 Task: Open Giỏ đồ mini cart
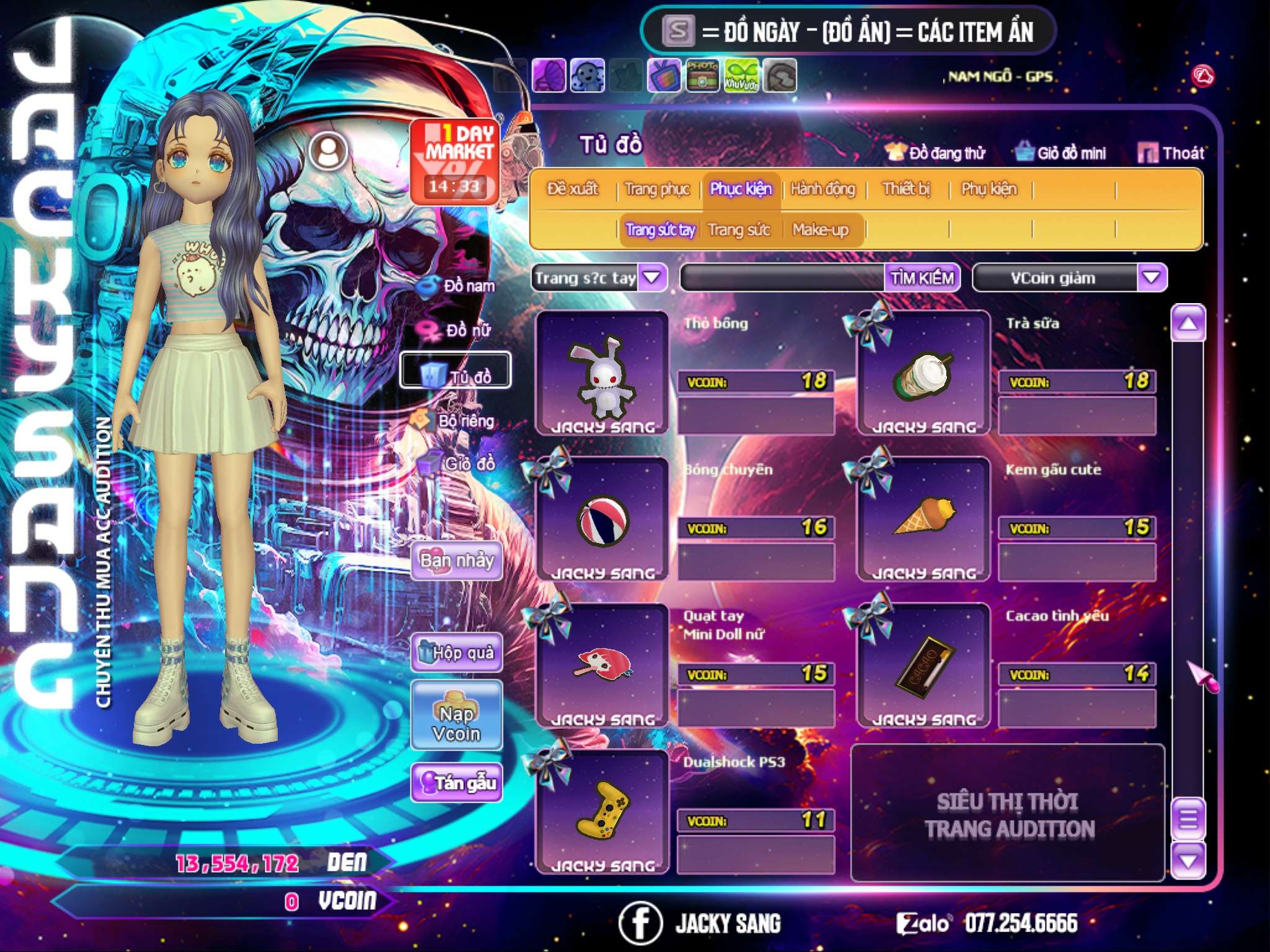1061,153
